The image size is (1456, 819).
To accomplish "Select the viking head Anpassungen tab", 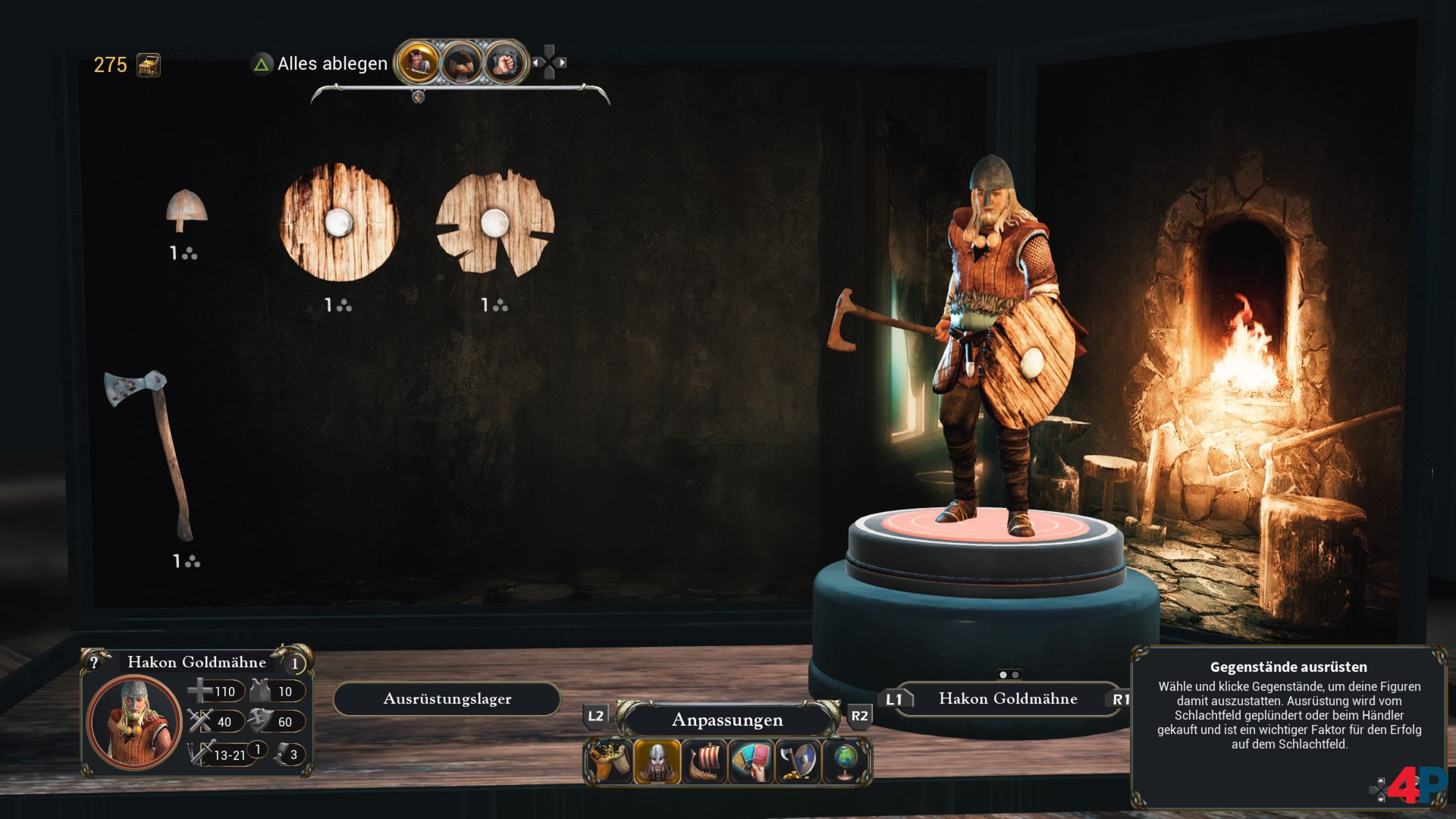I will pyautogui.click(x=657, y=761).
